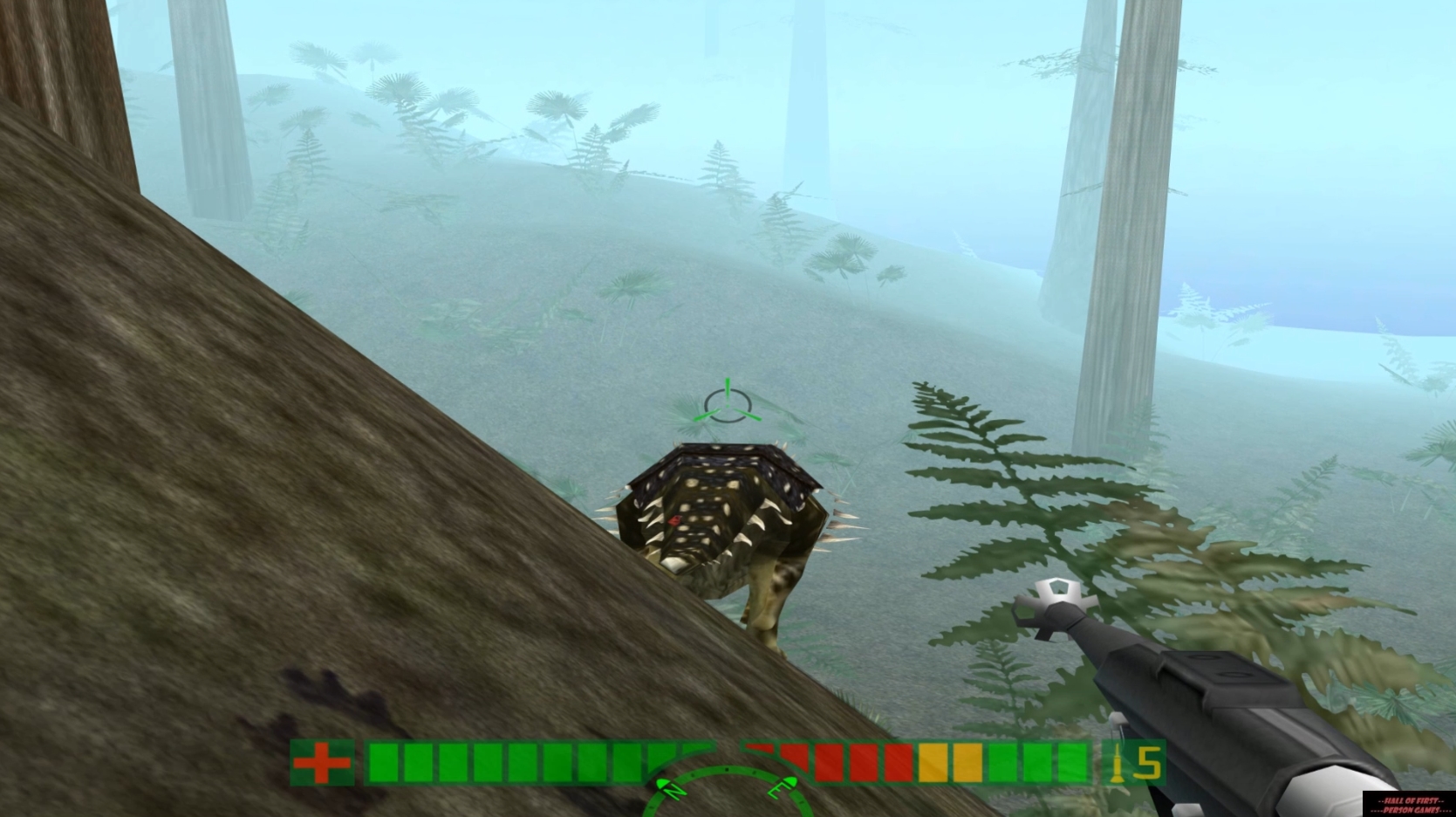Click the red health cross icon
Viewport: 1456px width, 817px height.
coord(323,763)
